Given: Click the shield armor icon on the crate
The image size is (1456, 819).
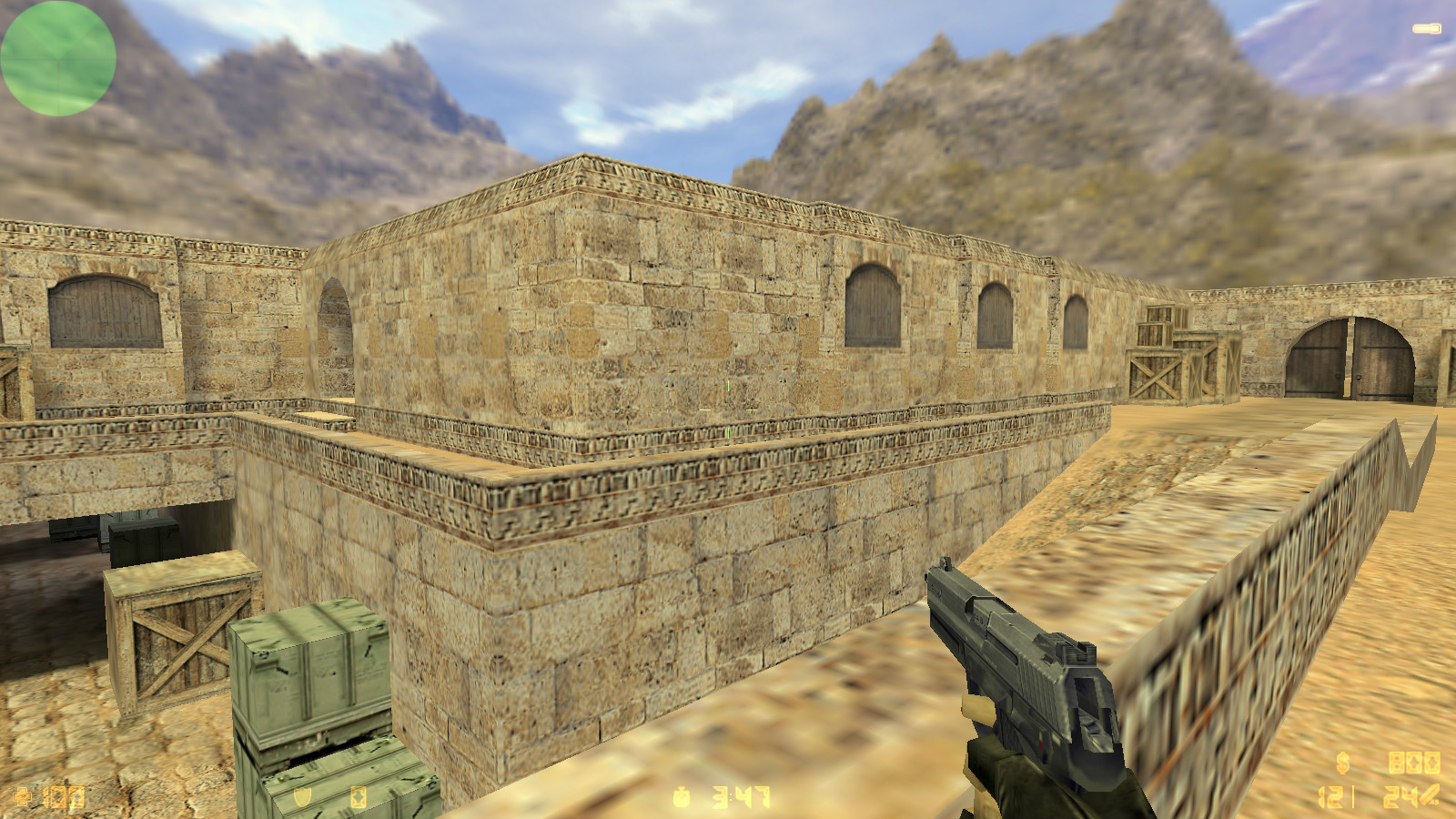Looking at the screenshot, I should tap(302, 797).
